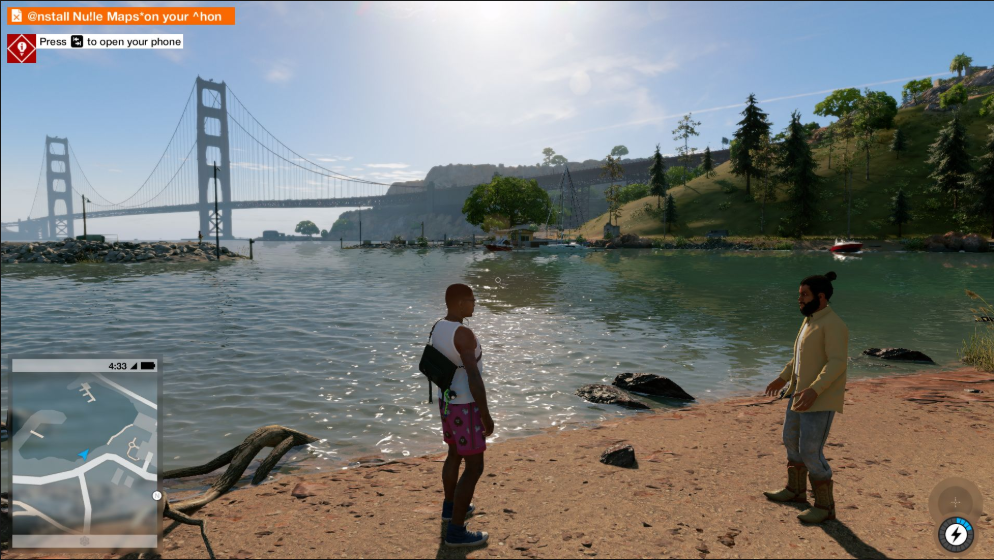Viewport: 994px width, 560px height.
Task: Select the faded crosshair weapon wheel circle
Action: click(954, 502)
